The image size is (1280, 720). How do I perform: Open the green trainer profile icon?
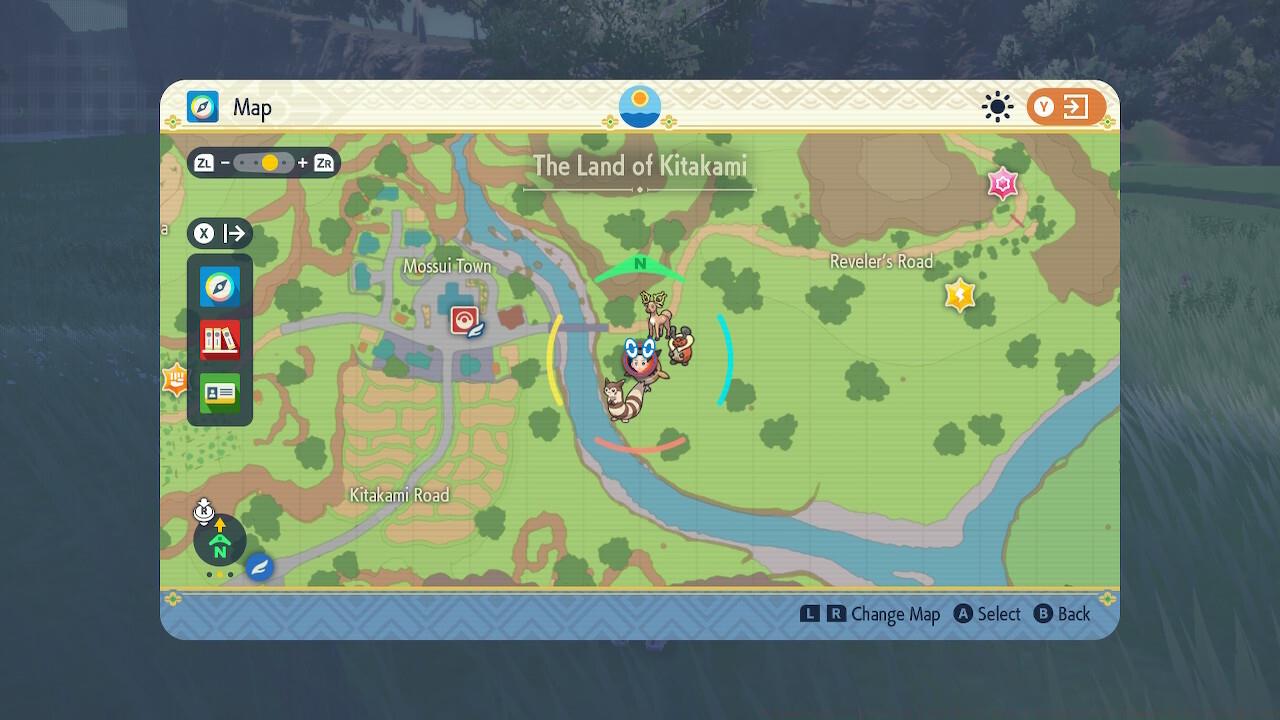pos(219,393)
